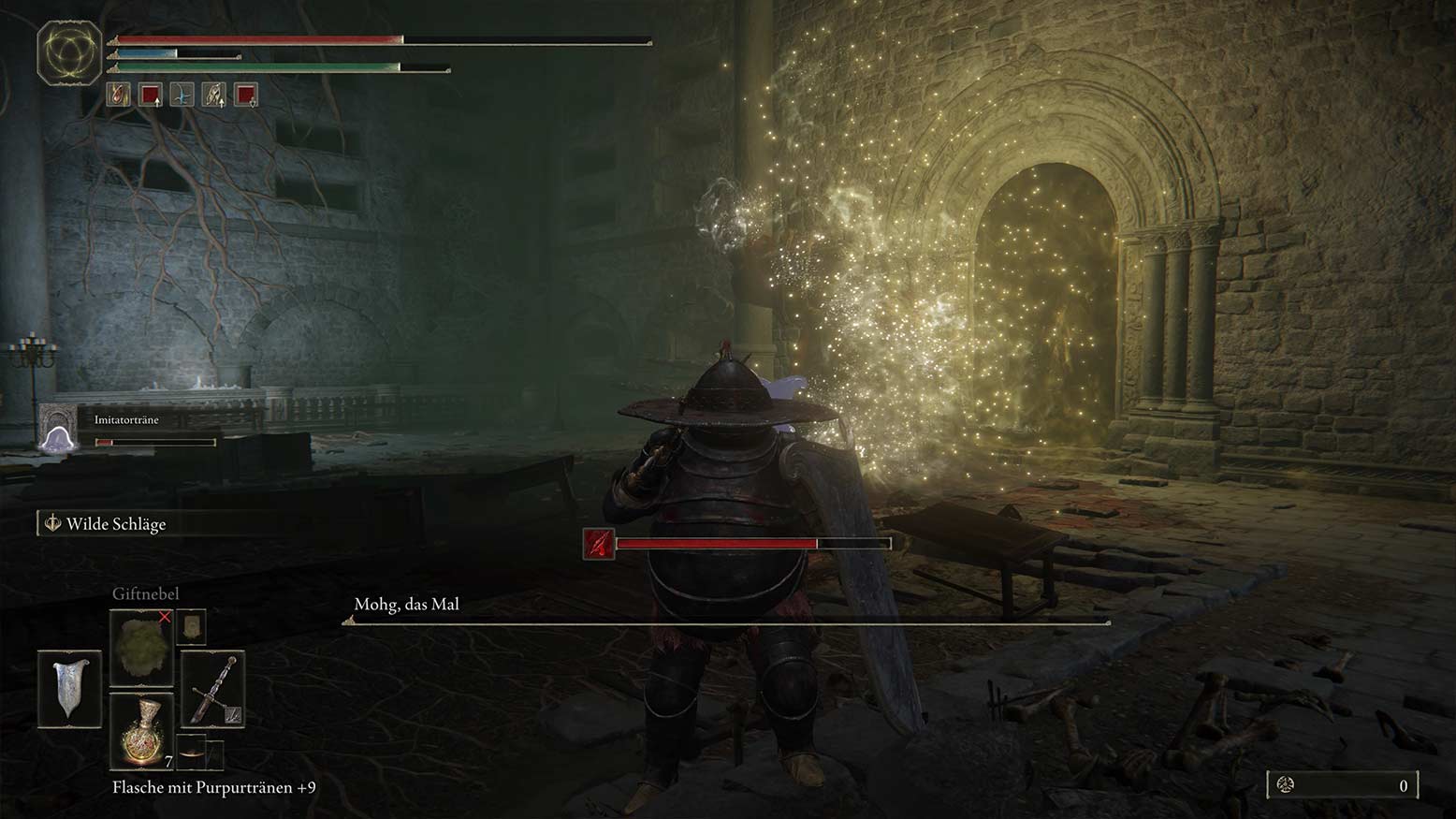Viewport: 1456px width, 819px height.
Task: Select the silver shield left-hand slot
Action: click(70, 689)
